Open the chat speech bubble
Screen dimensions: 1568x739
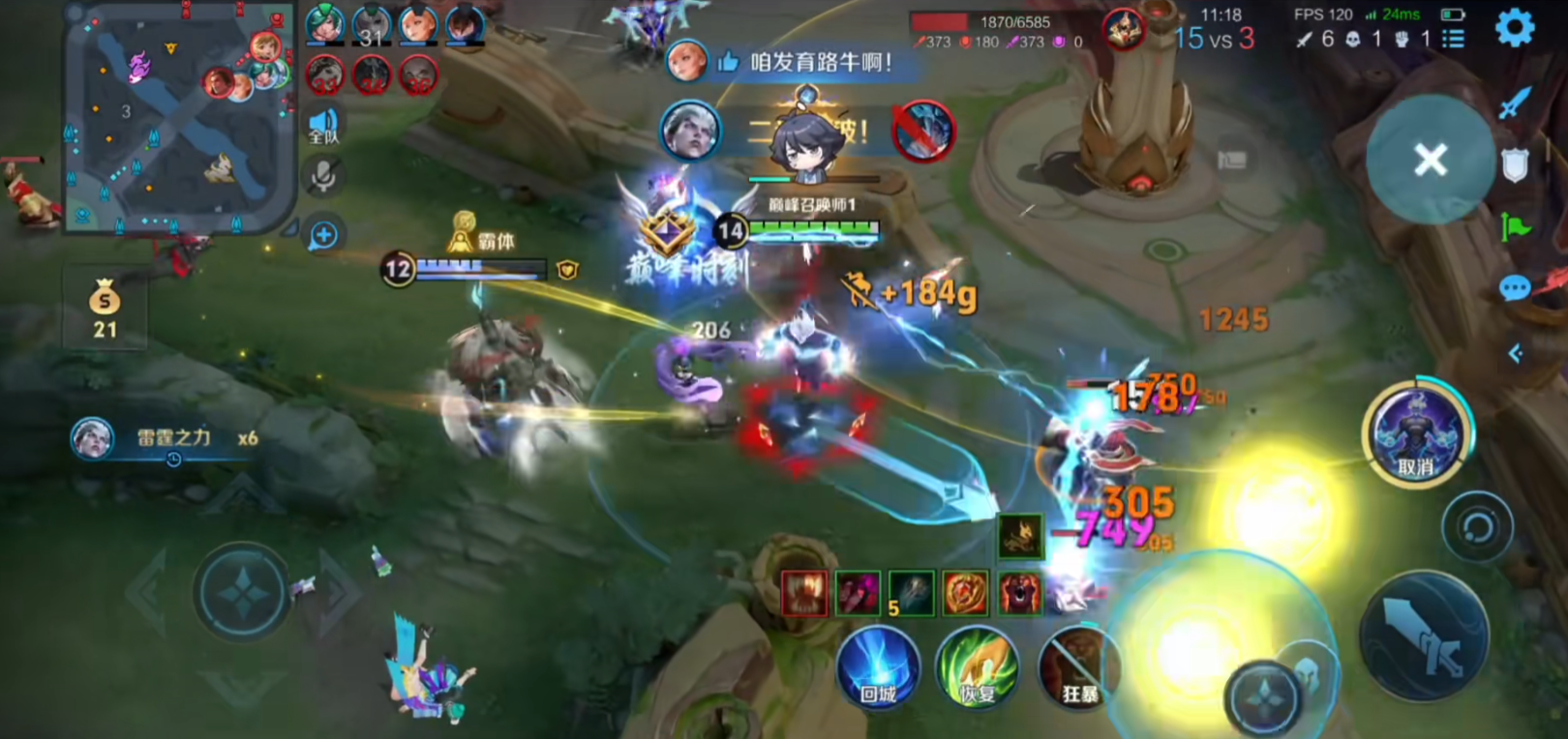coord(1515,288)
